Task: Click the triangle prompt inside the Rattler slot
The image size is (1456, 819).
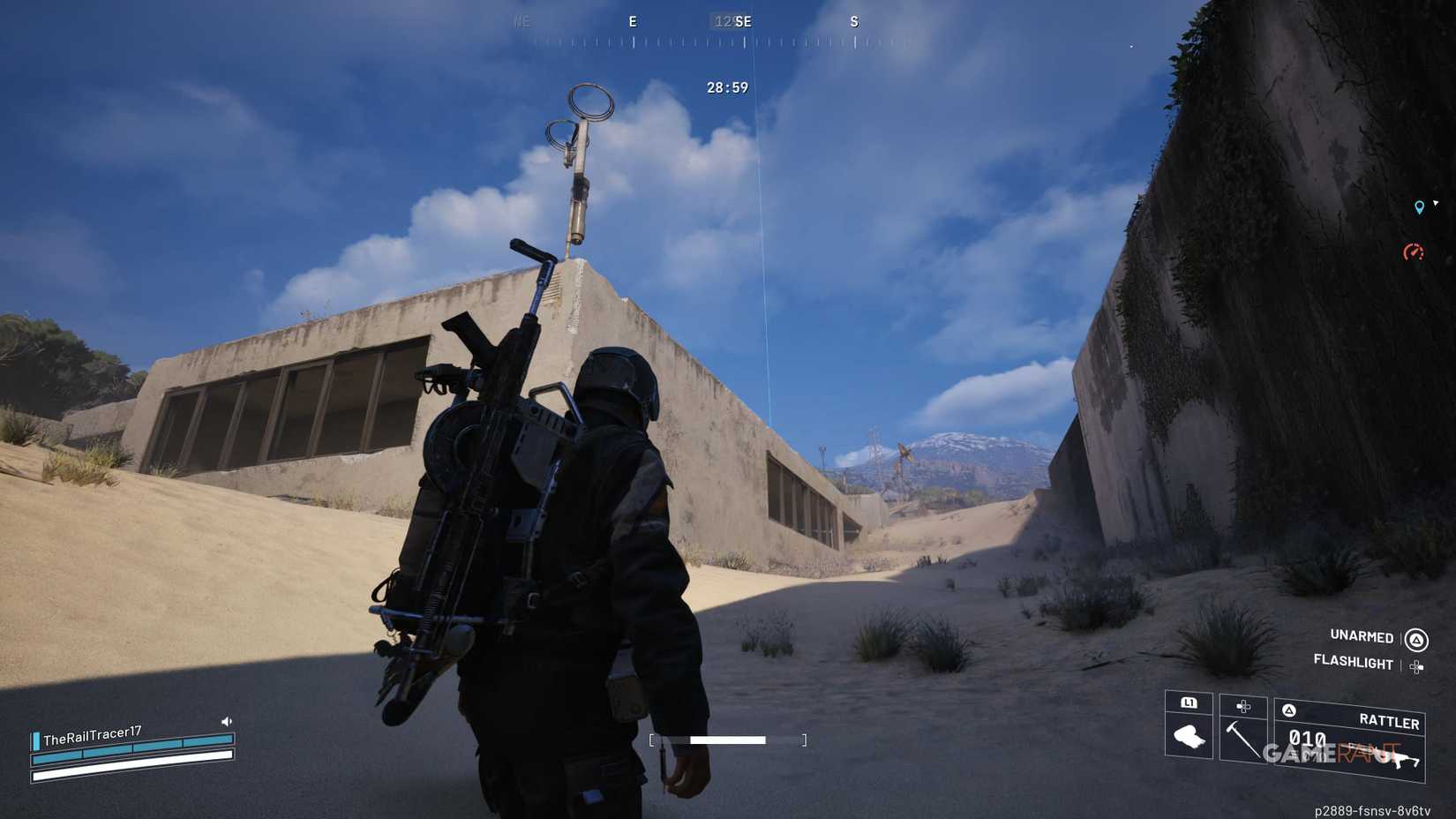Action: point(1289,711)
